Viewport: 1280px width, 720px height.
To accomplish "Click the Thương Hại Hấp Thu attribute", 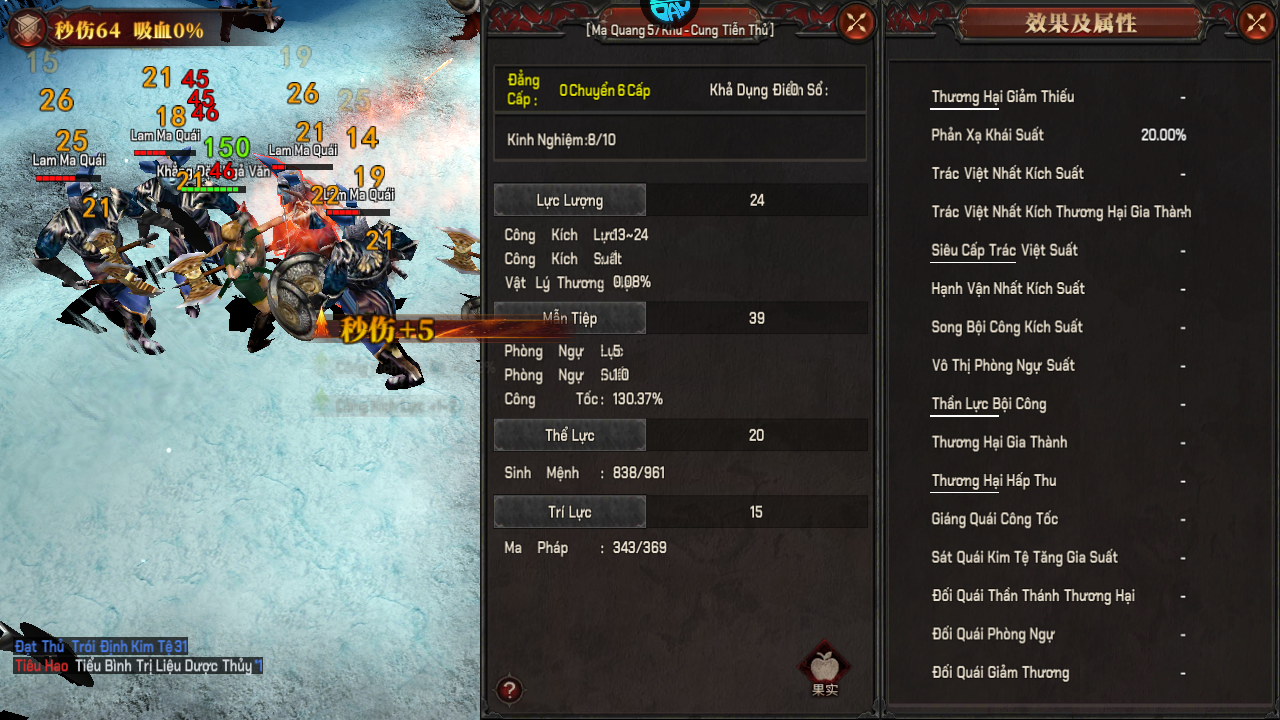I will click(994, 481).
